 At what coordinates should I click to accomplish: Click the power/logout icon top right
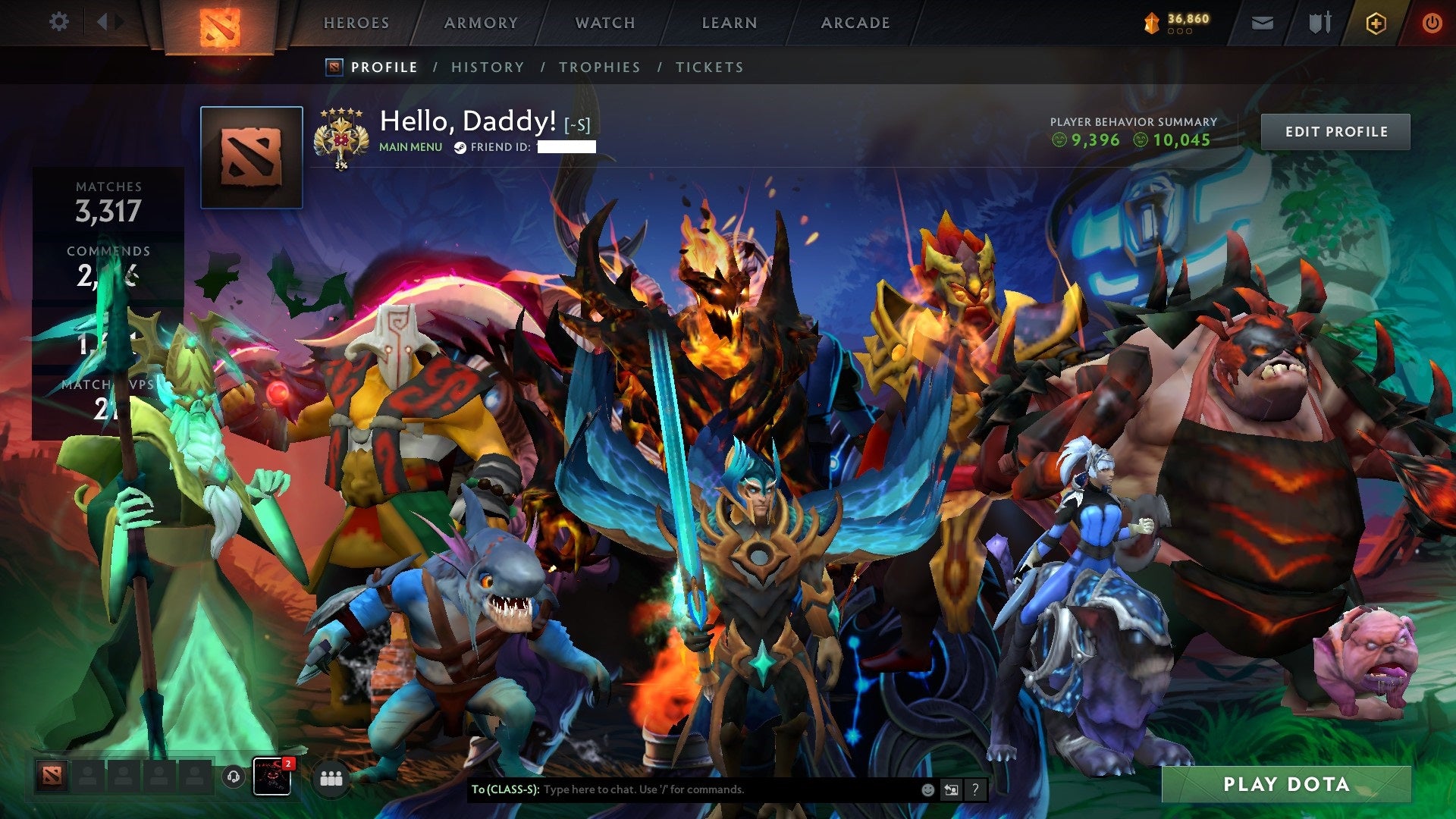1432,22
